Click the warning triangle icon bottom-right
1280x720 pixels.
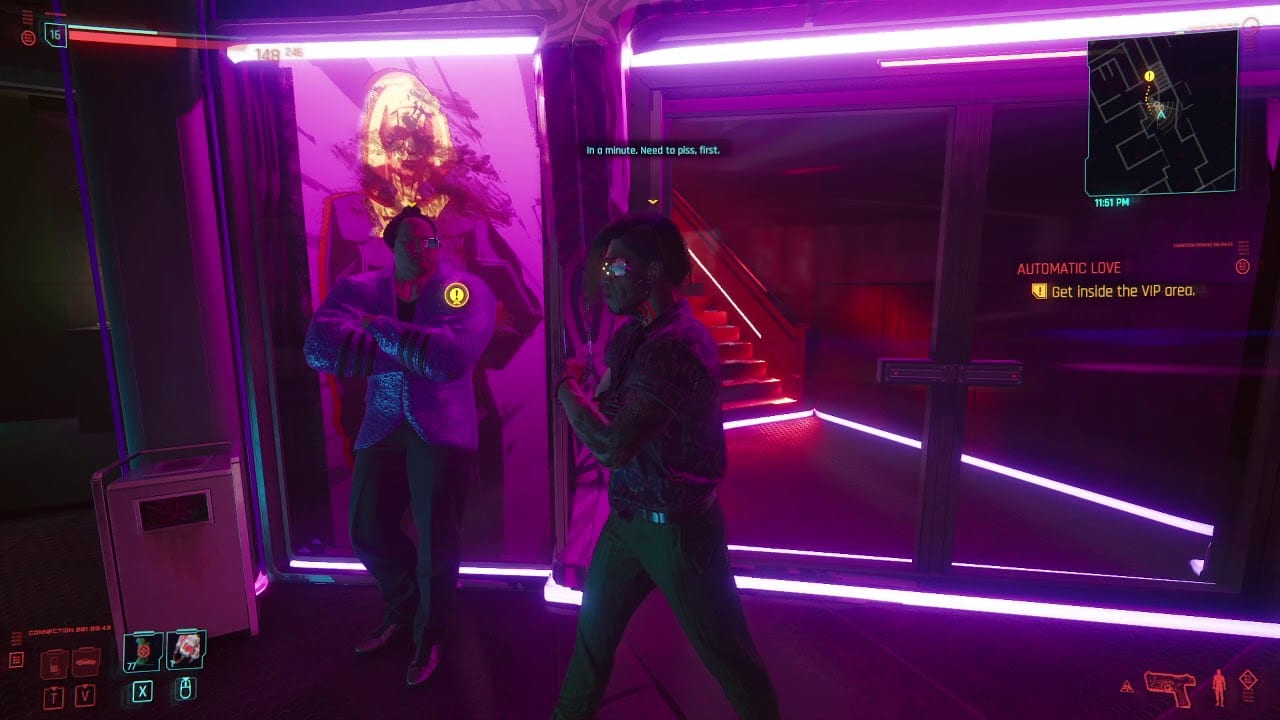tap(1127, 687)
